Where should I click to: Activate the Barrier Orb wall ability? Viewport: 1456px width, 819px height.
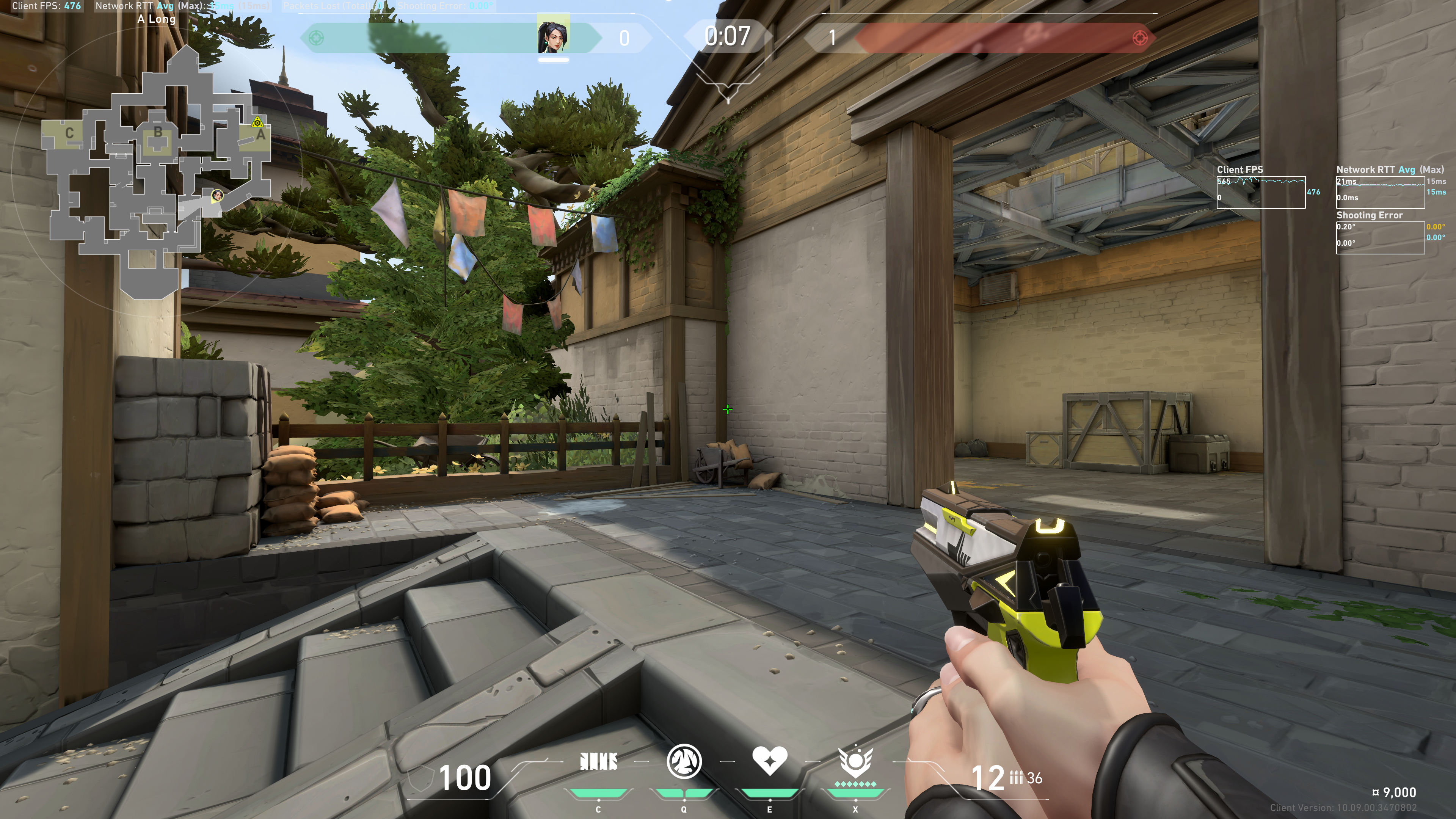pos(598,762)
